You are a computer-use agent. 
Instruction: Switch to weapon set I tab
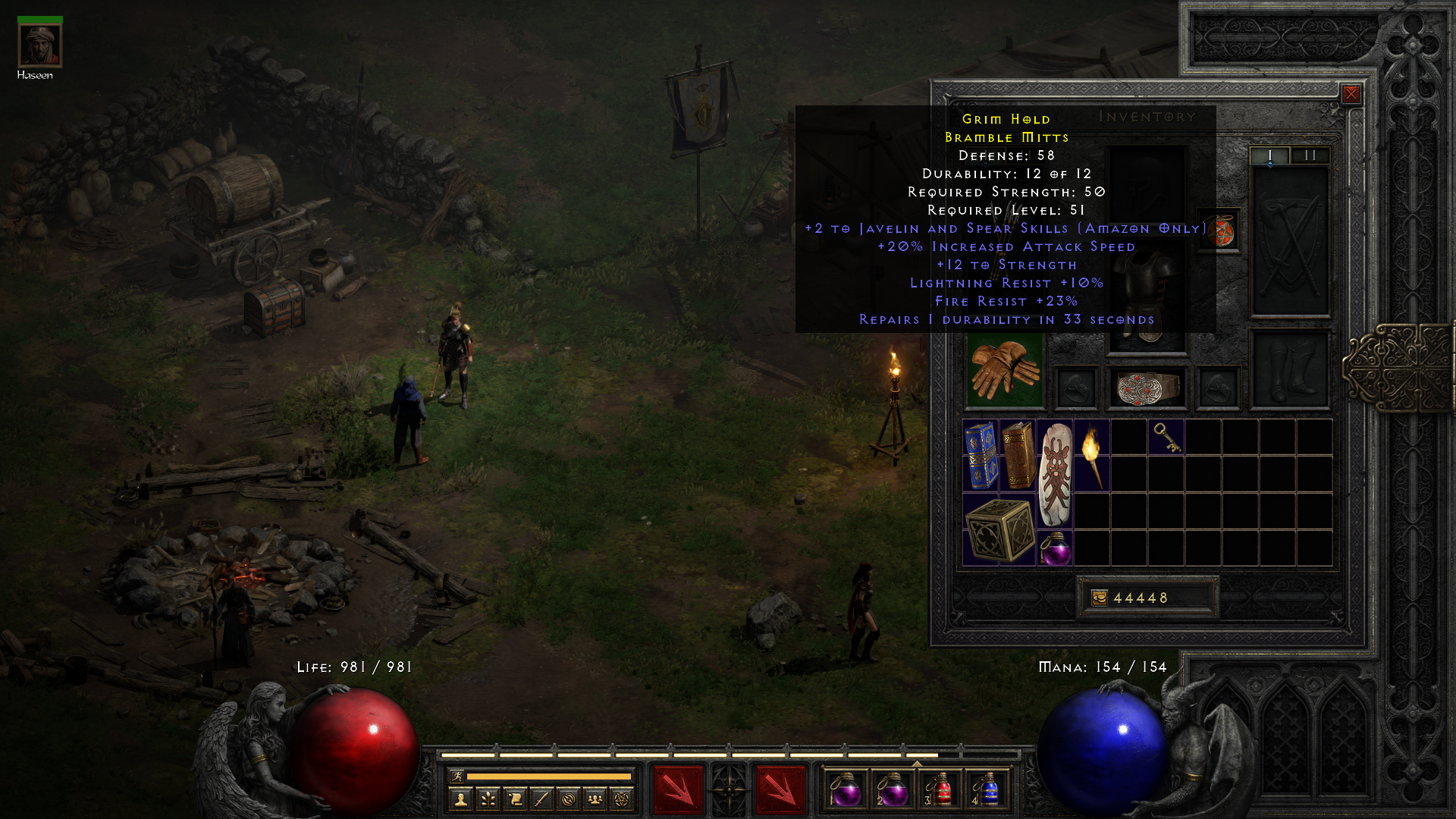[x=1270, y=155]
